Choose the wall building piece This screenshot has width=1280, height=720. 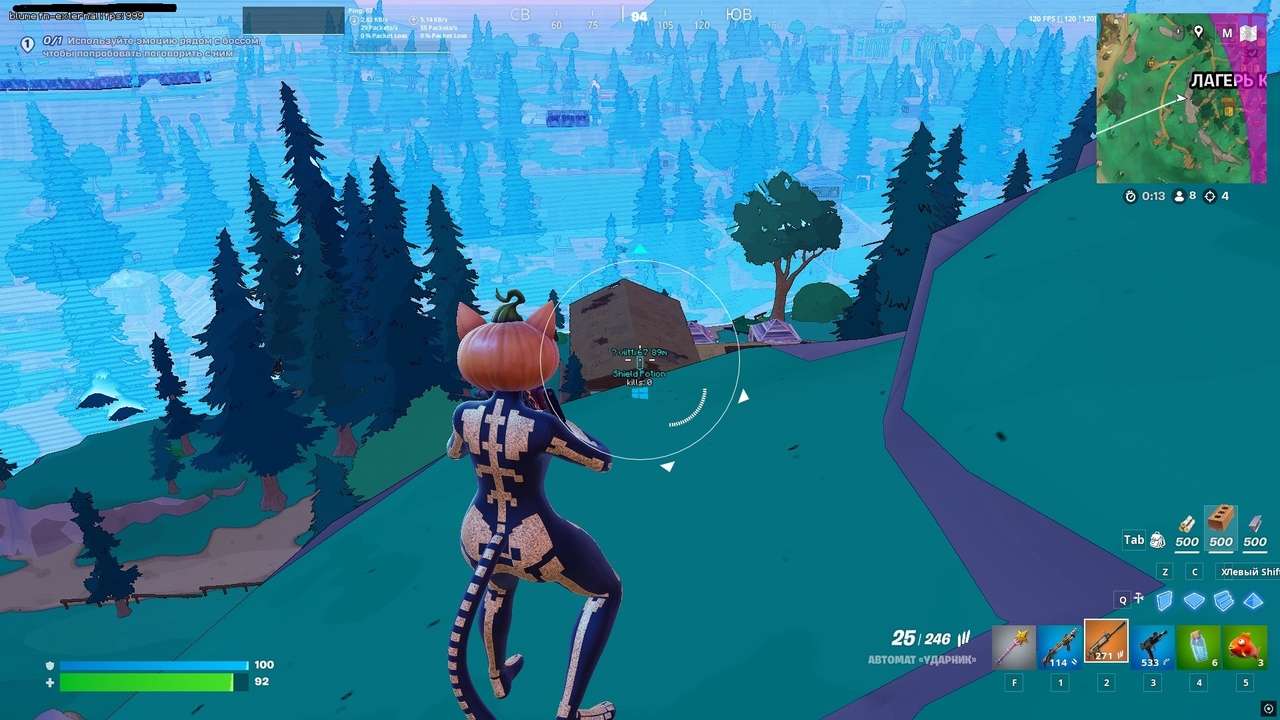click(1164, 601)
